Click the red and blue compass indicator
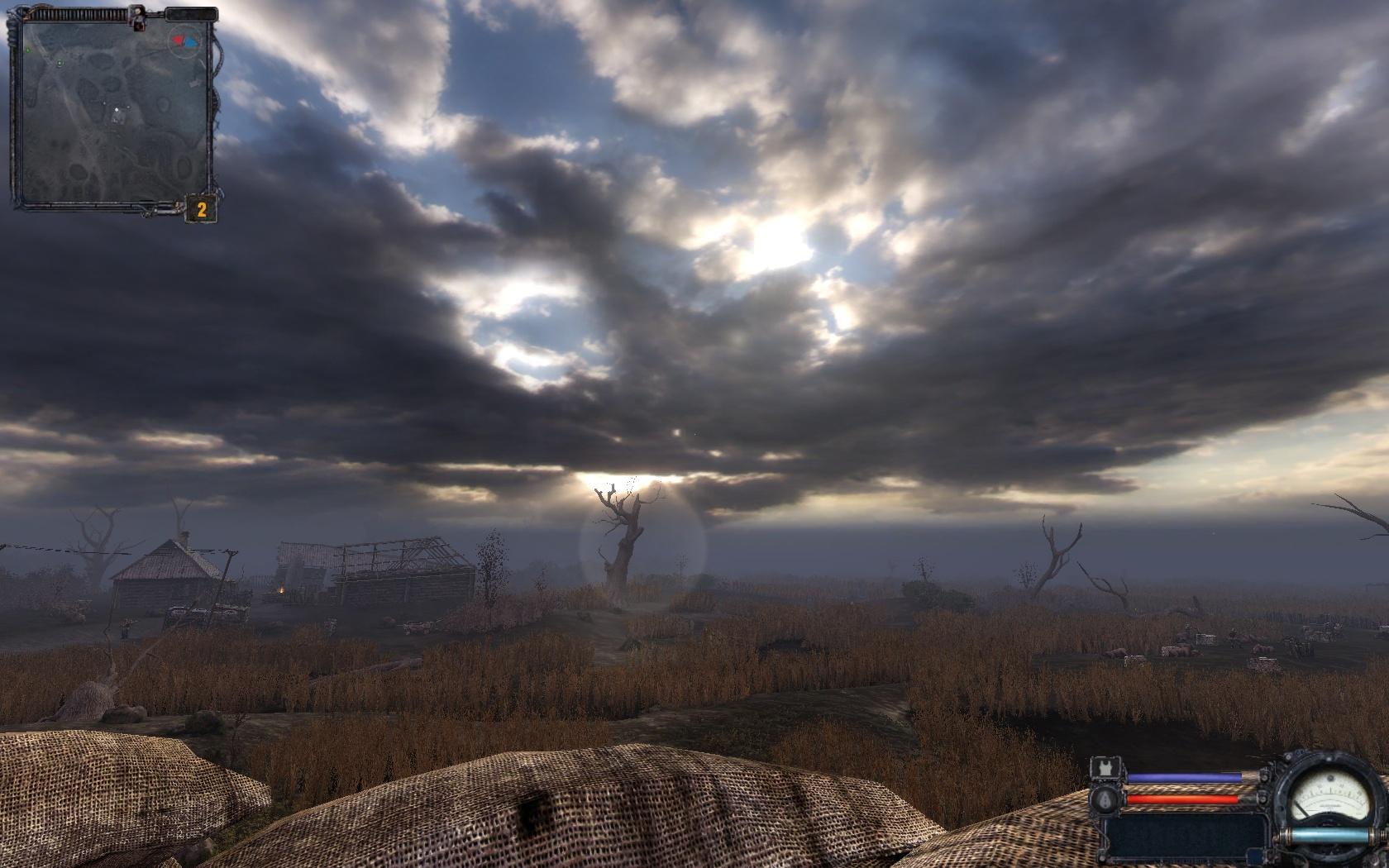This screenshot has width=1389, height=868. coord(184,40)
